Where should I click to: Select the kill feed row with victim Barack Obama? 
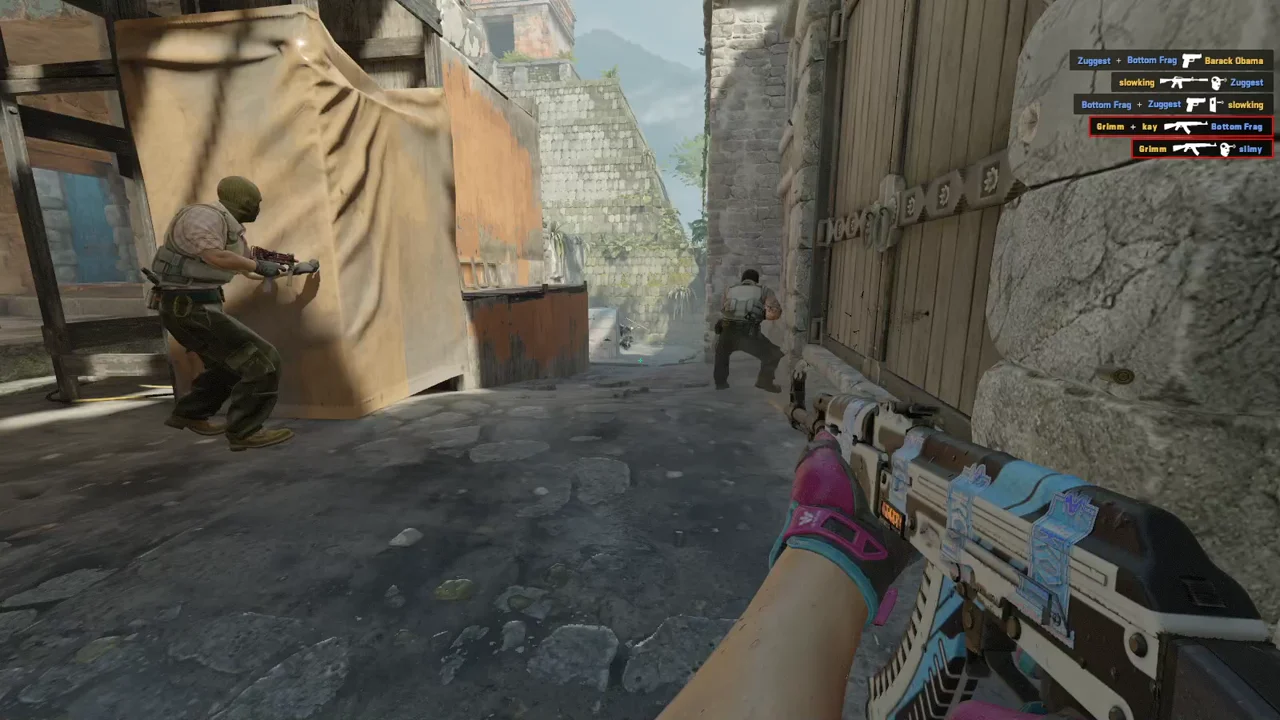(x=1171, y=60)
